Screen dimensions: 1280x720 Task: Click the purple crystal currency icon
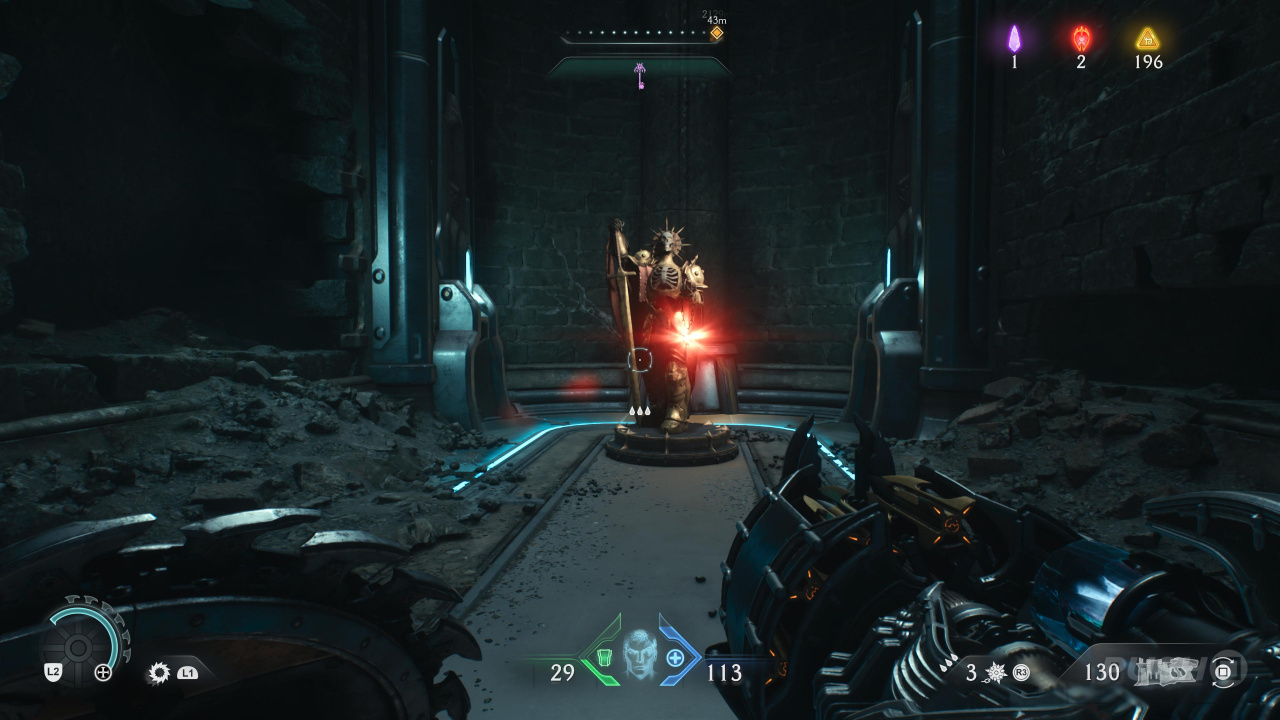[x=1014, y=39]
